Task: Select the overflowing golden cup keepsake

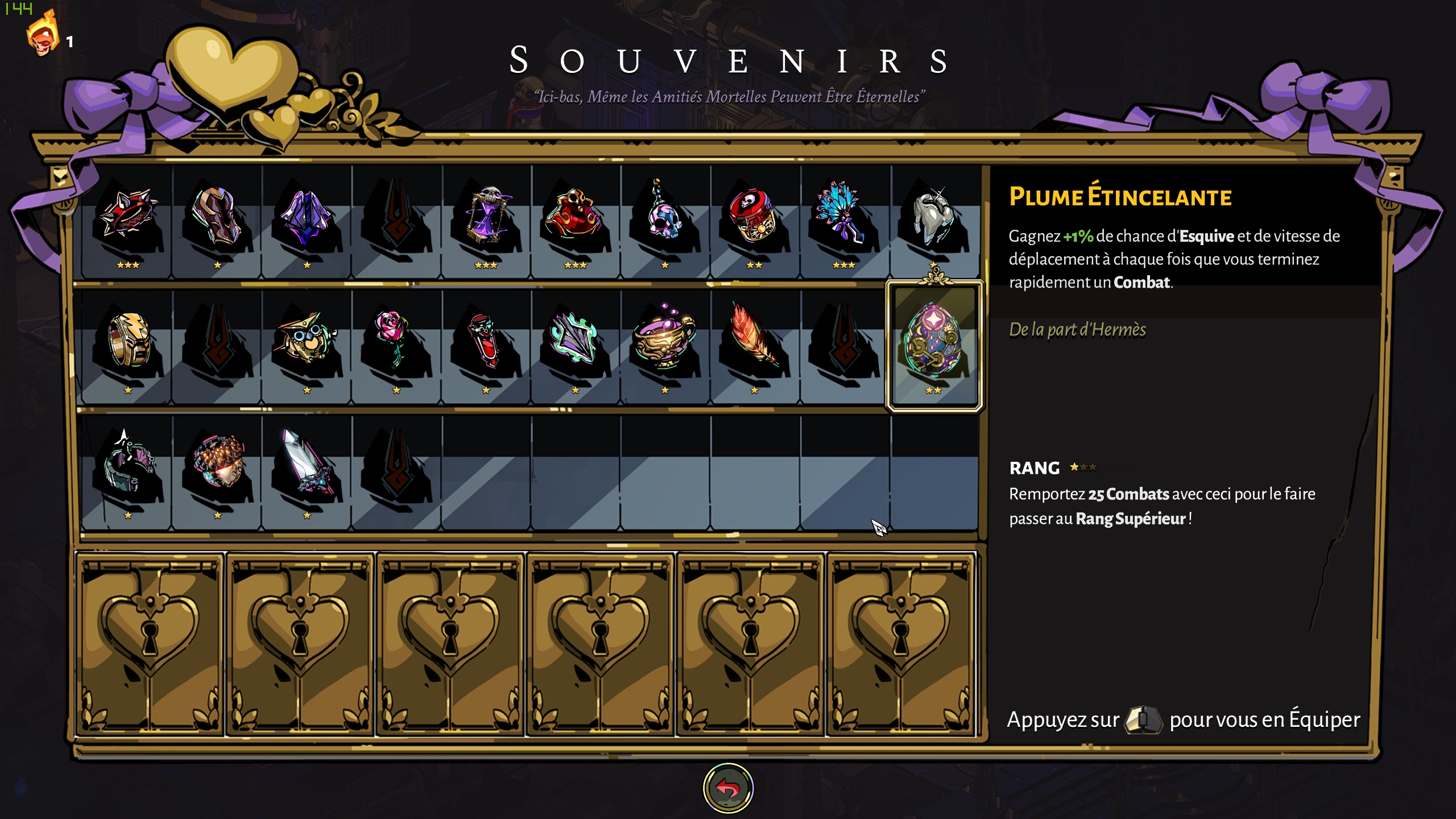Action: pyautogui.click(x=664, y=341)
